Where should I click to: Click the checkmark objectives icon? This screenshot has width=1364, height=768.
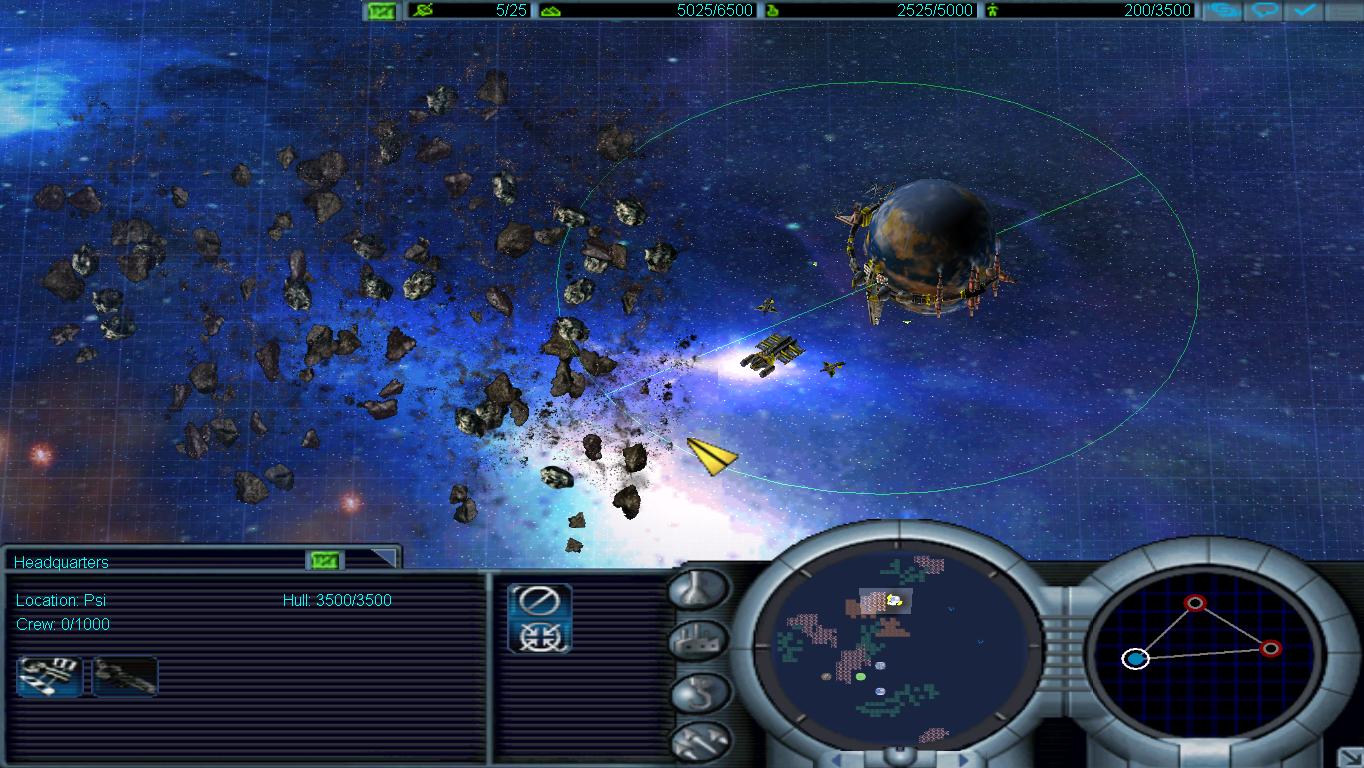1306,10
